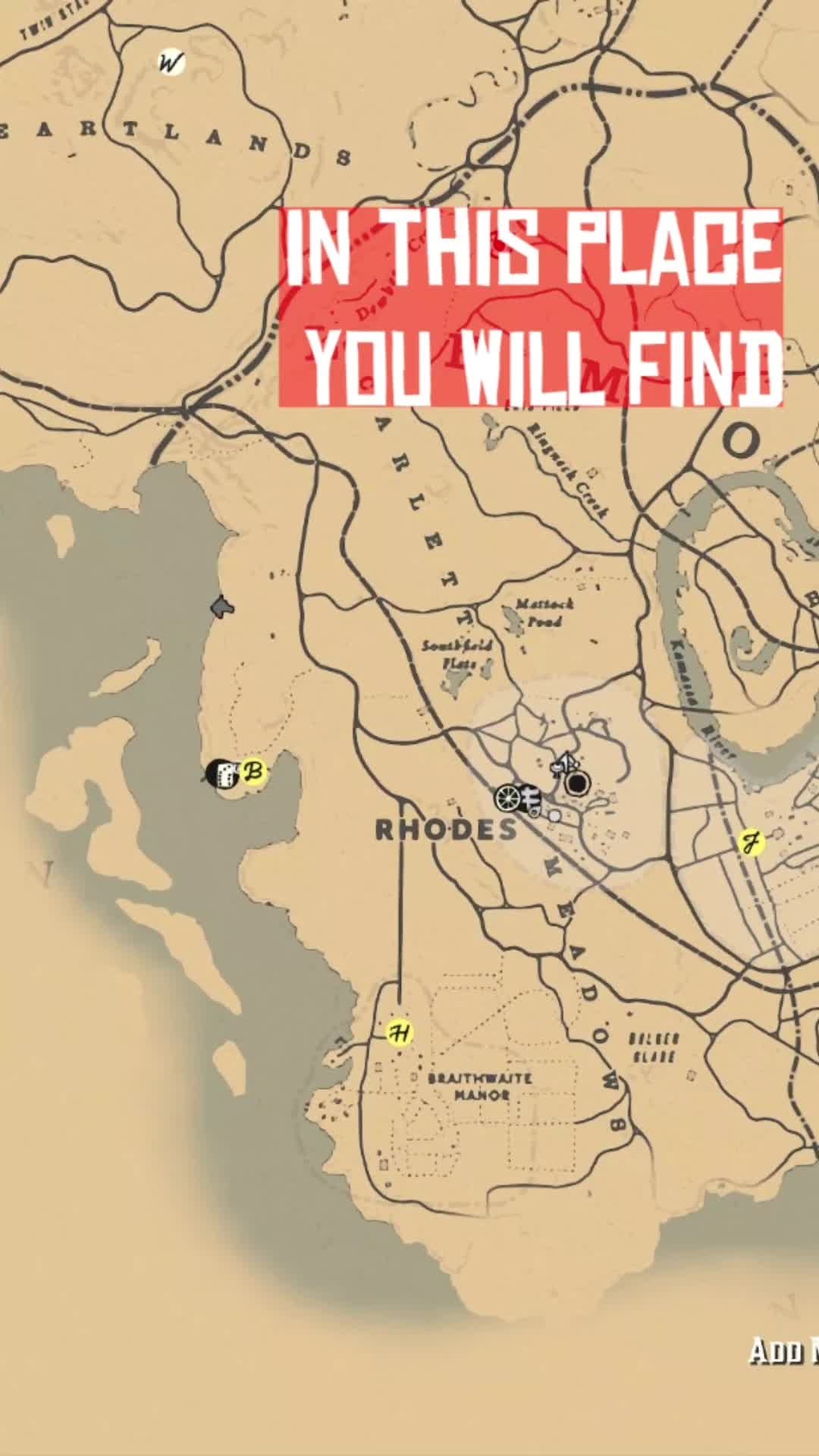
Task: Select the white W mission marker
Action: [171, 63]
